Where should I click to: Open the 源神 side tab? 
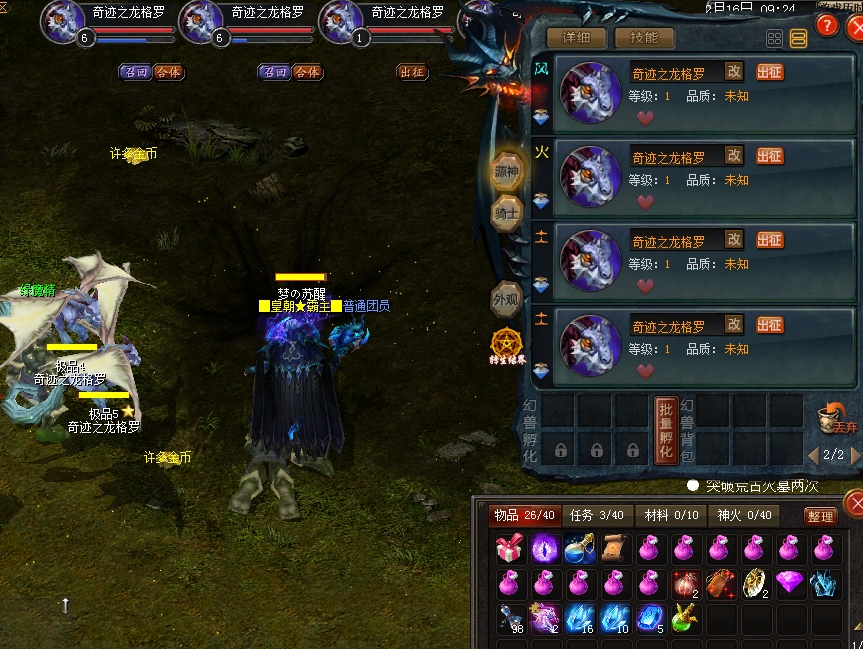click(507, 172)
